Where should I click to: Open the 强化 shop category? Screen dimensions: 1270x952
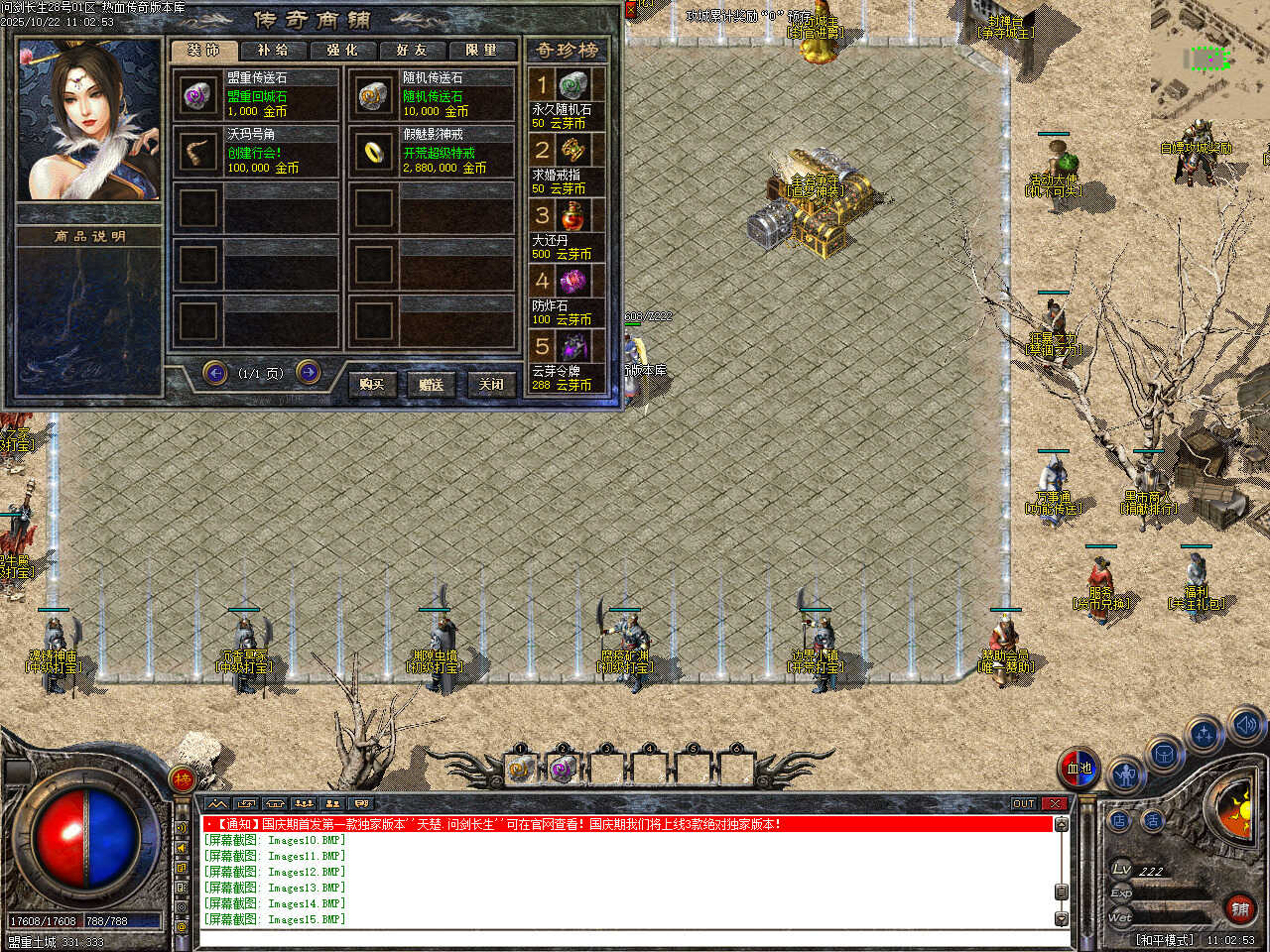point(342,50)
